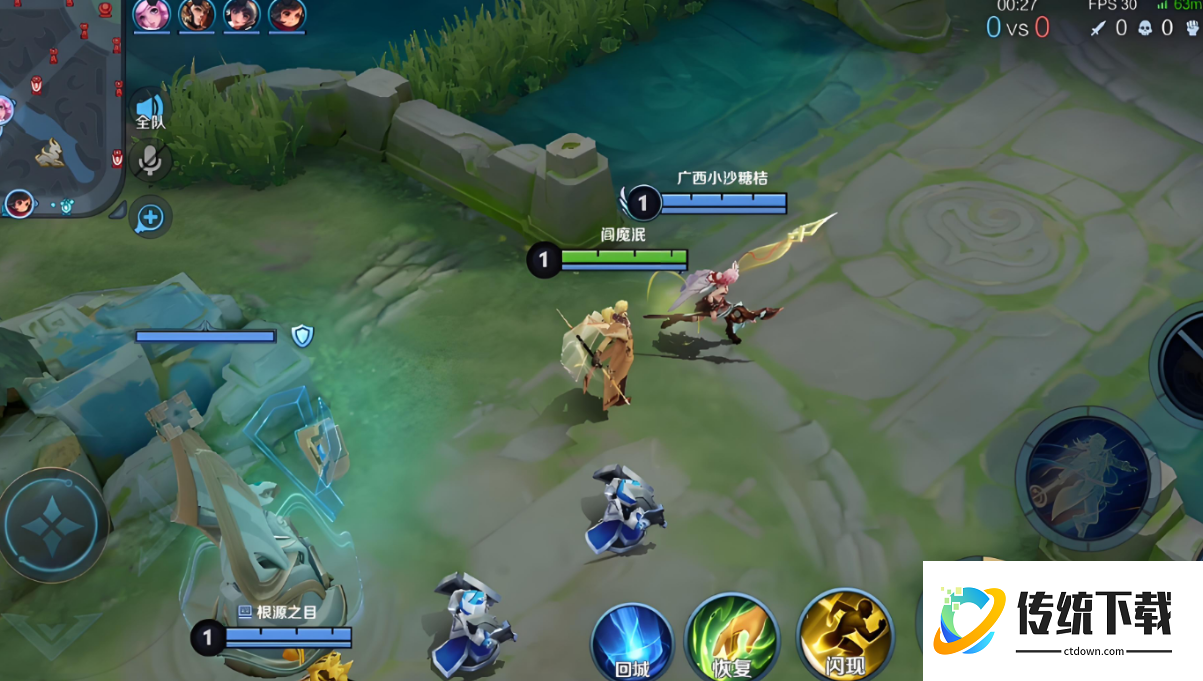Toggle the muted microphone button
Image resolution: width=1203 pixels, height=681 pixels.
[x=151, y=161]
